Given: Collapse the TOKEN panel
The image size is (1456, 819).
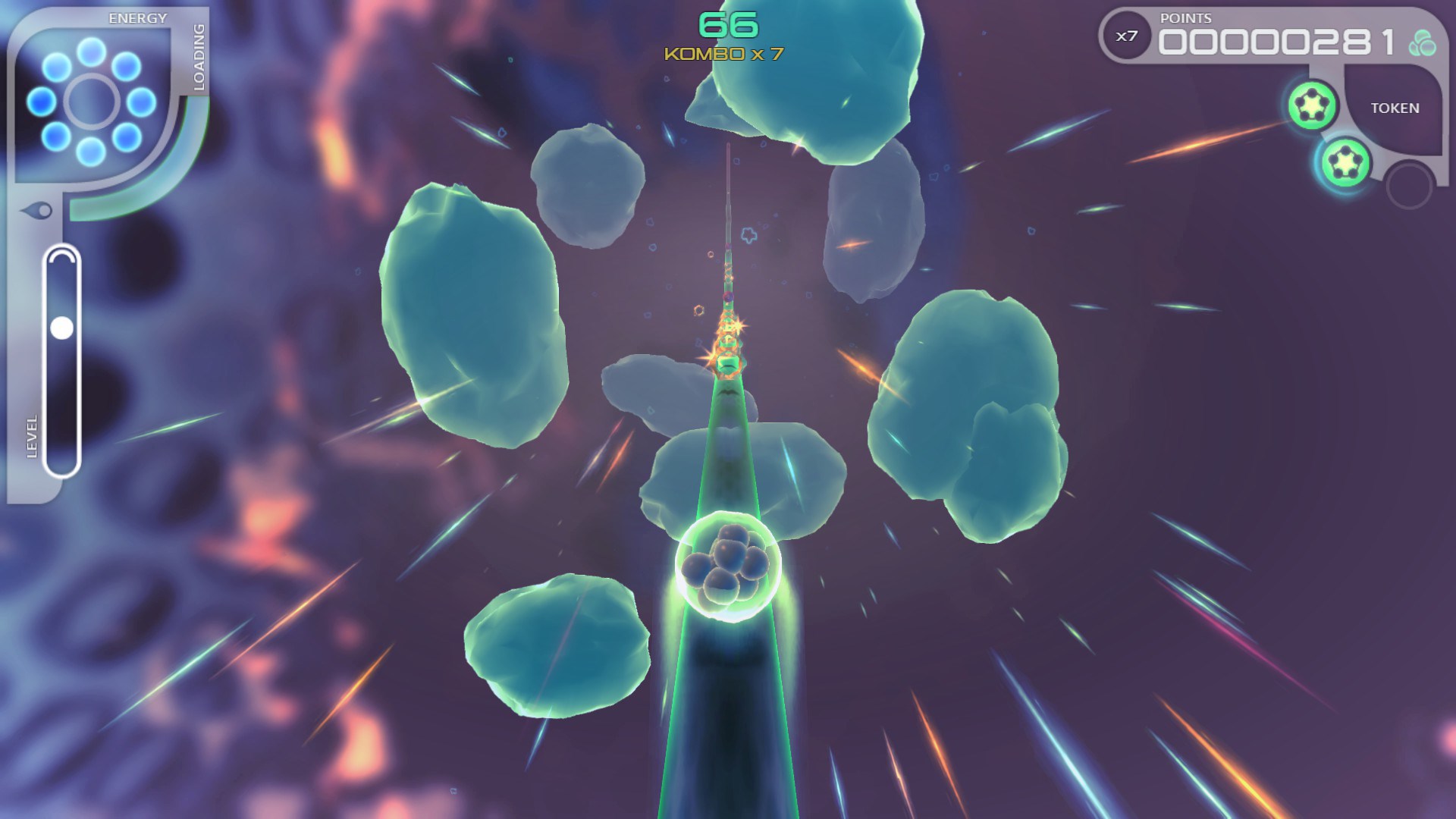Looking at the screenshot, I should (x=1395, y=108).
